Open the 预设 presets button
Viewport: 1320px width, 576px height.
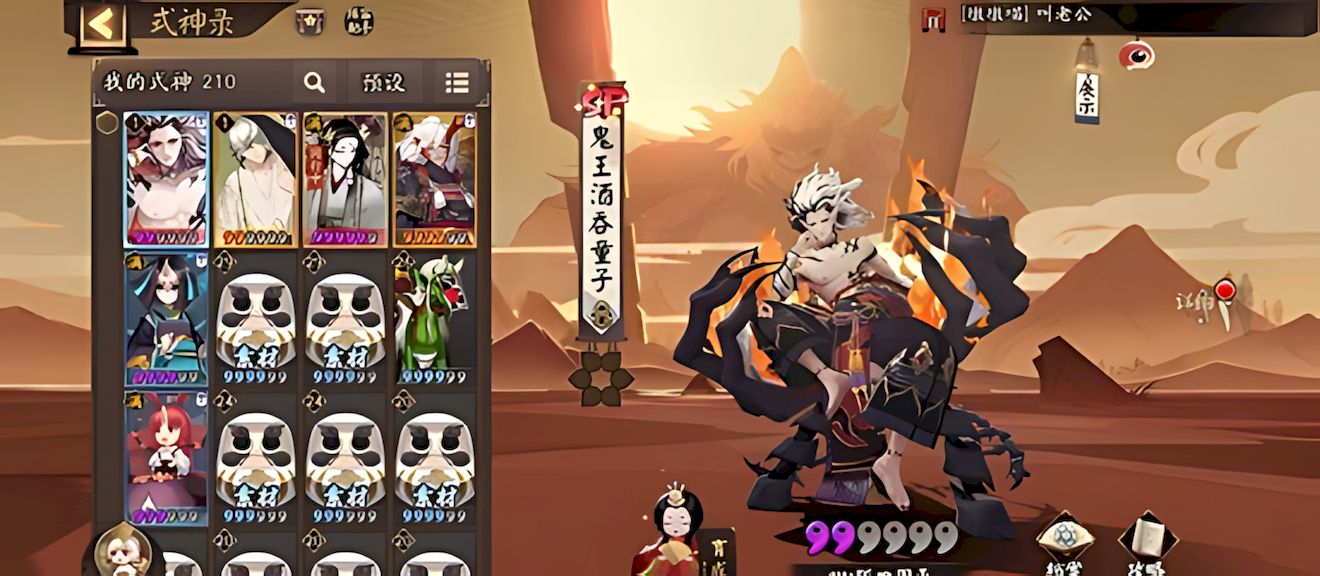point(383,83)
